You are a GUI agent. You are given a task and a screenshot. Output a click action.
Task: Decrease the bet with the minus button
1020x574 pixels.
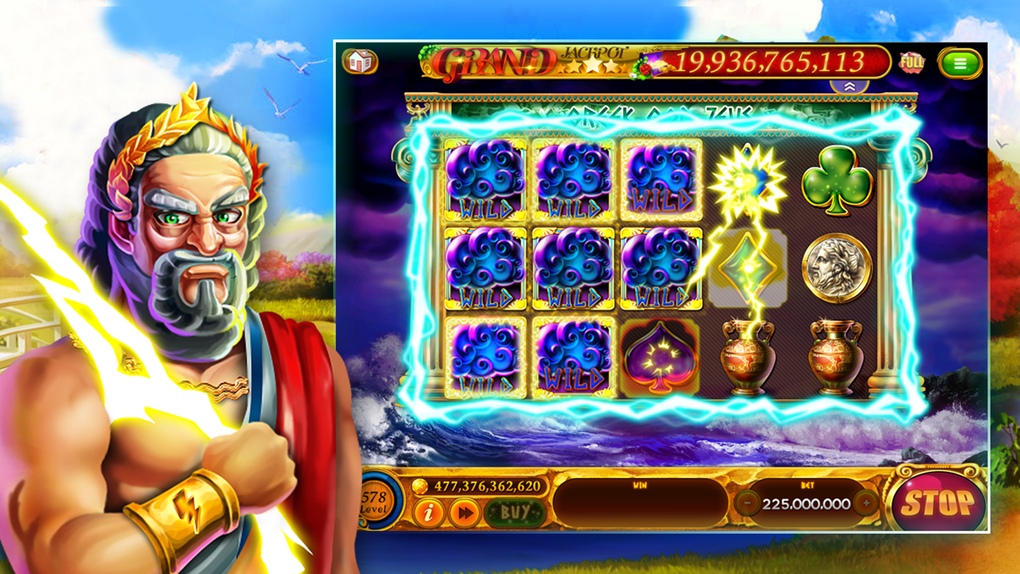pos(747,503)
